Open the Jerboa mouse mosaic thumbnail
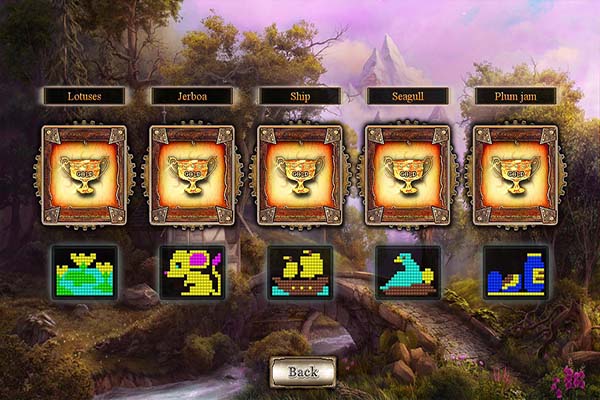Screen dimensions: 600x400 [192, 272]
